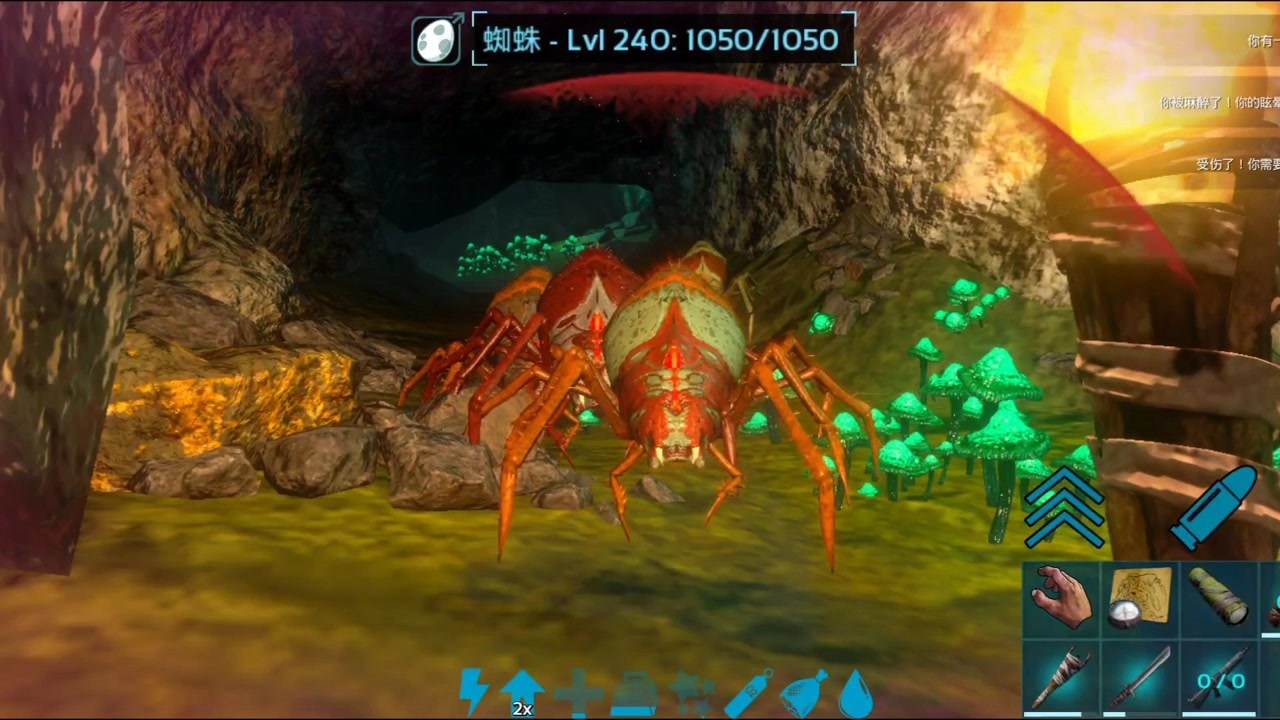1280x720 pixels.
Task: Tap the bullet reload button
Action: (1214, 506)
